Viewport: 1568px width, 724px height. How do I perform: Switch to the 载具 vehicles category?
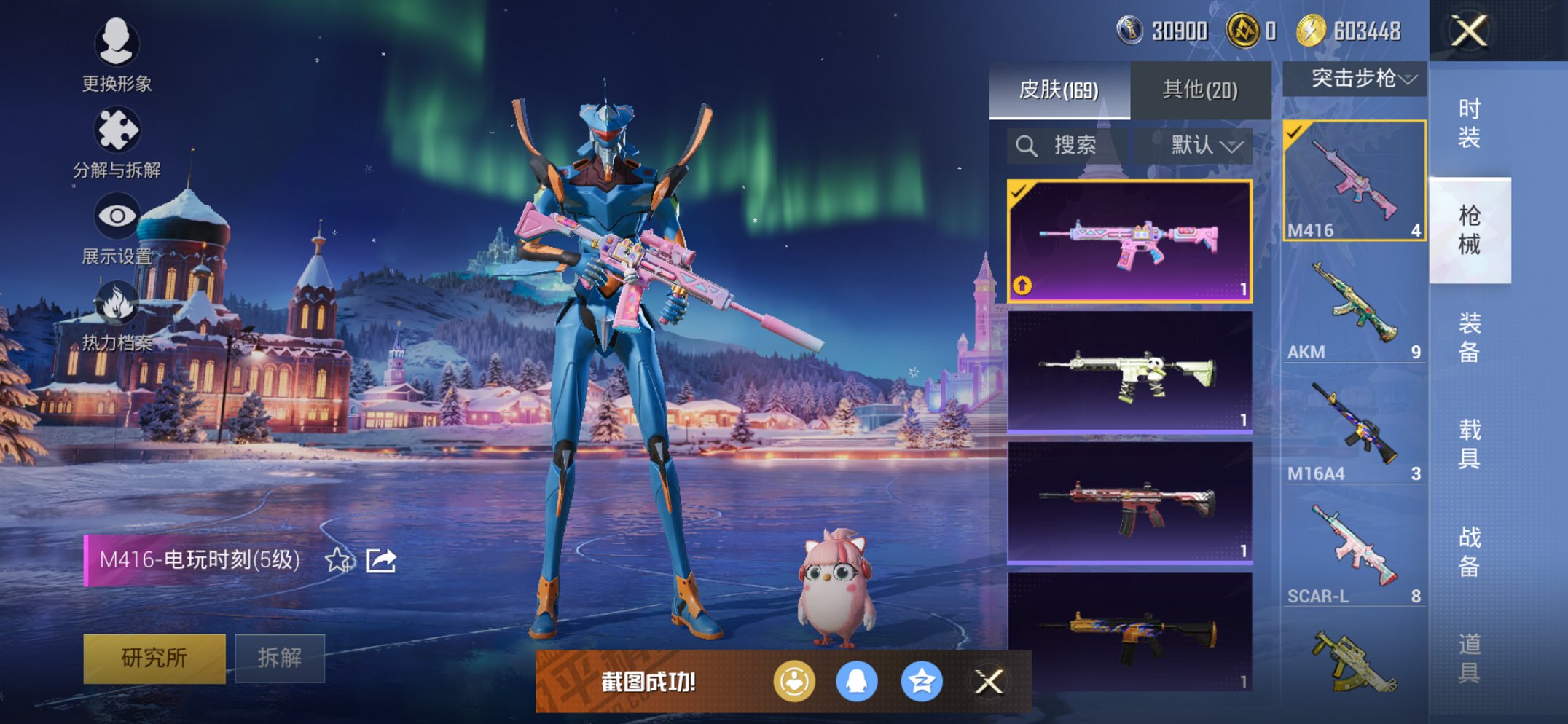click(1469, 444)
